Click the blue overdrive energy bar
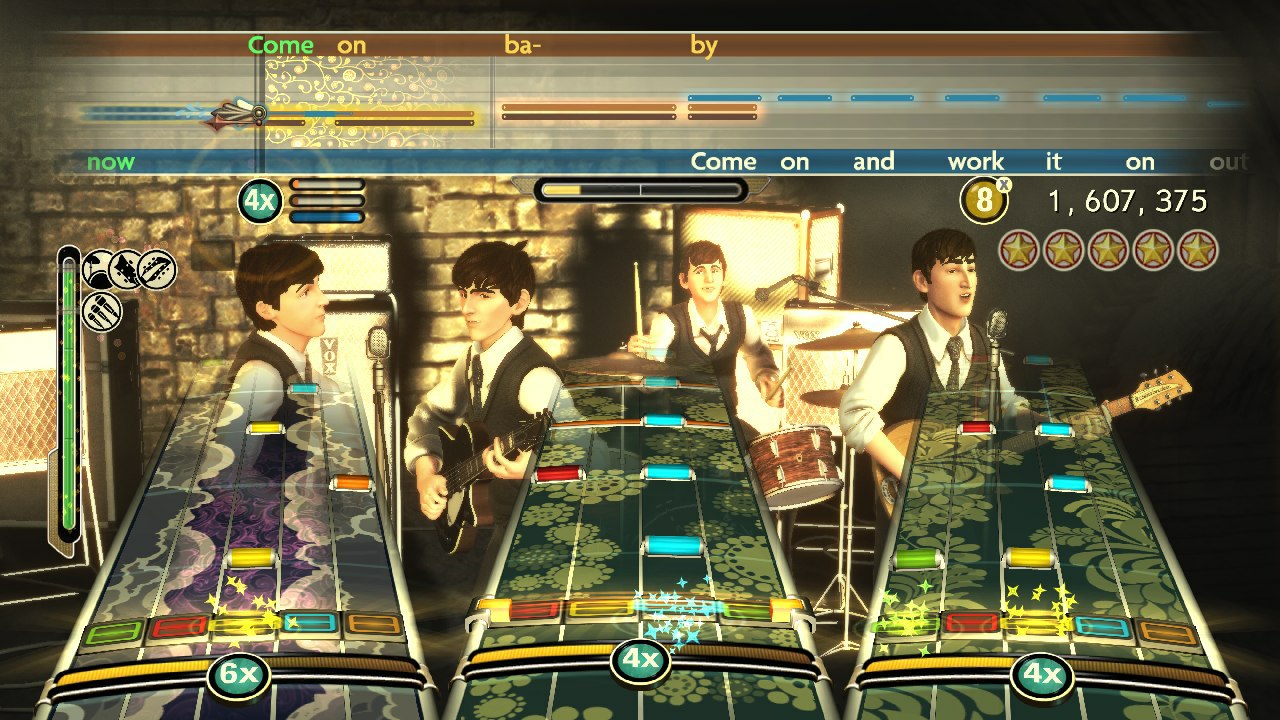This screenshot has width=1280, height=720. (x=327, y=216)
